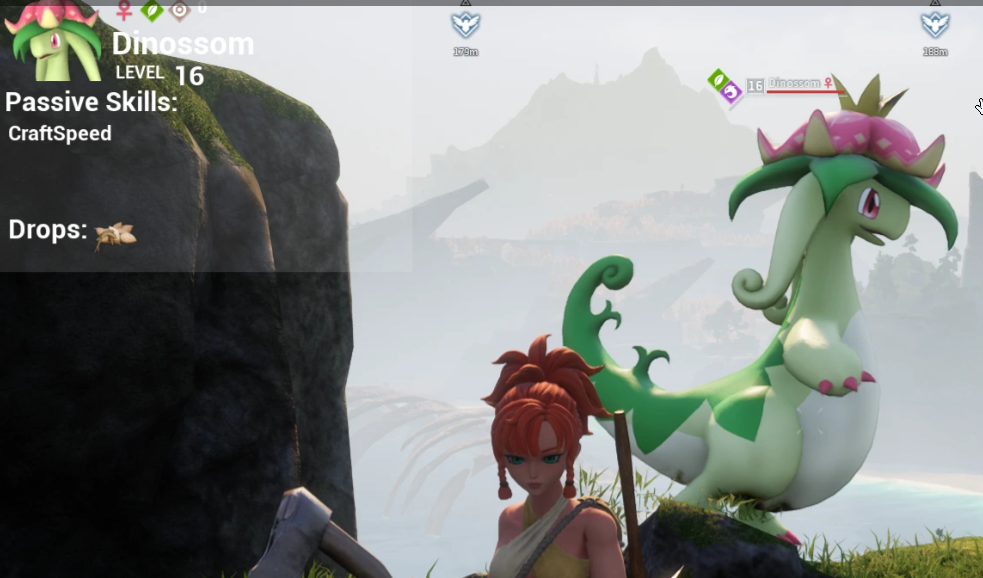Click the compass waypoint marker labeled 179m

[465, 25]
